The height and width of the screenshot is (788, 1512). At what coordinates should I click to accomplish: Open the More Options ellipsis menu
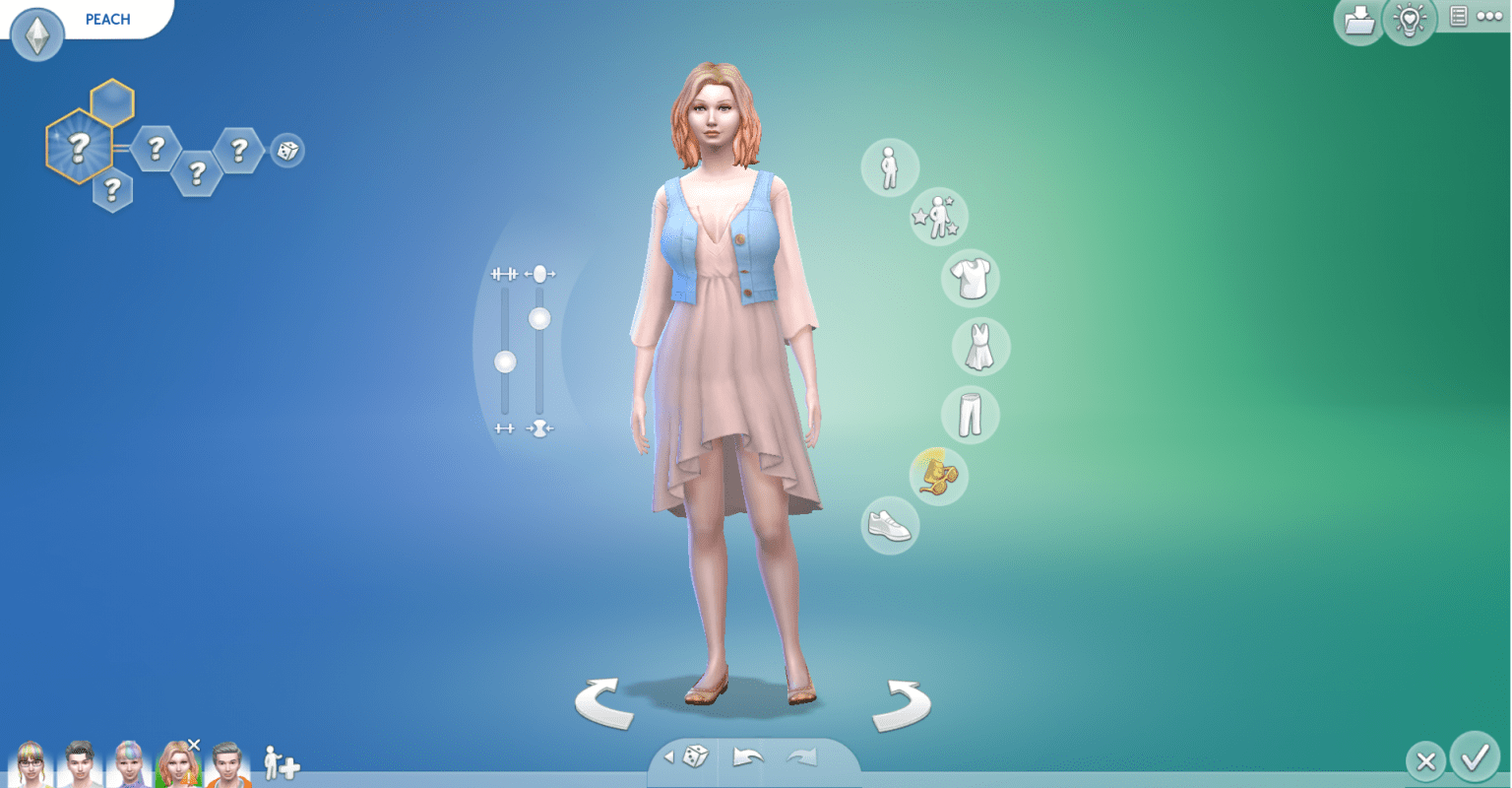(x=1489, y=17)
